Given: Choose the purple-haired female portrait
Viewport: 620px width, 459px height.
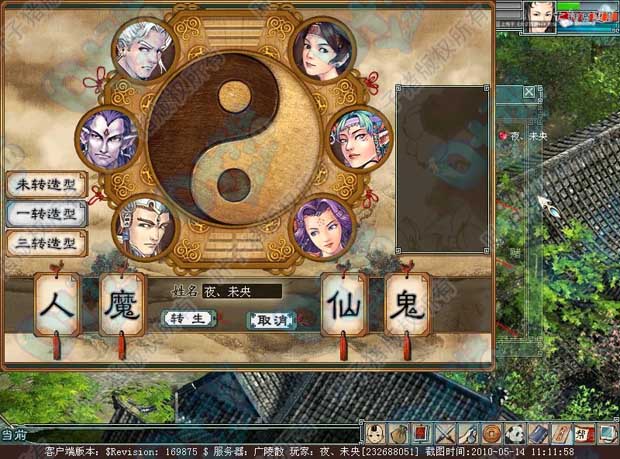Looking at the screenshot, I should click(x=323, y=226).
